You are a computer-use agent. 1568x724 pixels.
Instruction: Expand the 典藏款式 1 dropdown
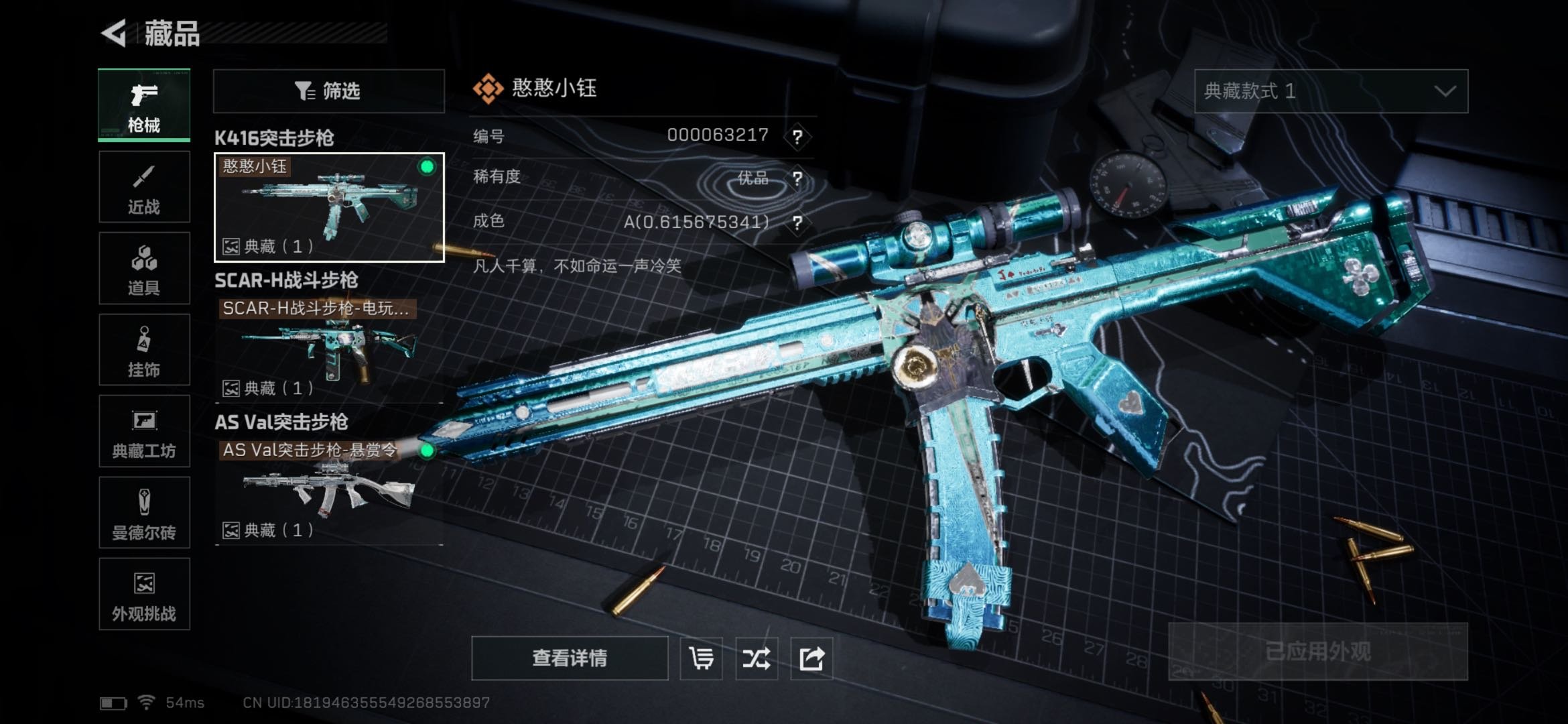click(1331, 90)
